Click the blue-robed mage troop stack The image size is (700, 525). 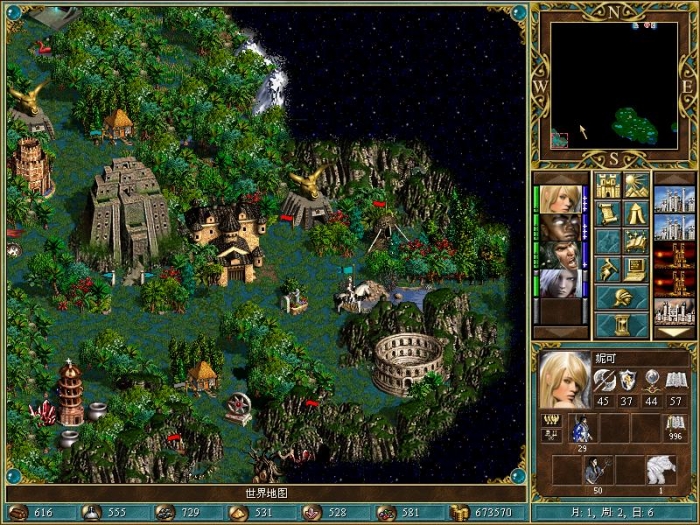582,430
